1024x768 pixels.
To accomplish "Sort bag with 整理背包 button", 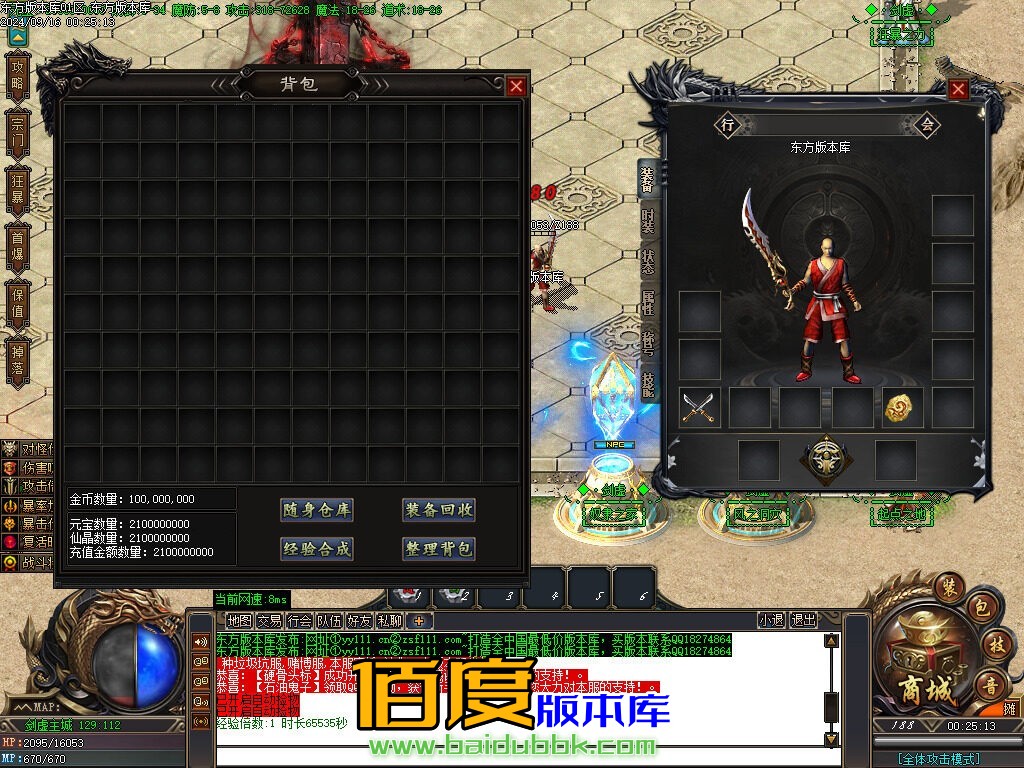I will coord(439,549).
